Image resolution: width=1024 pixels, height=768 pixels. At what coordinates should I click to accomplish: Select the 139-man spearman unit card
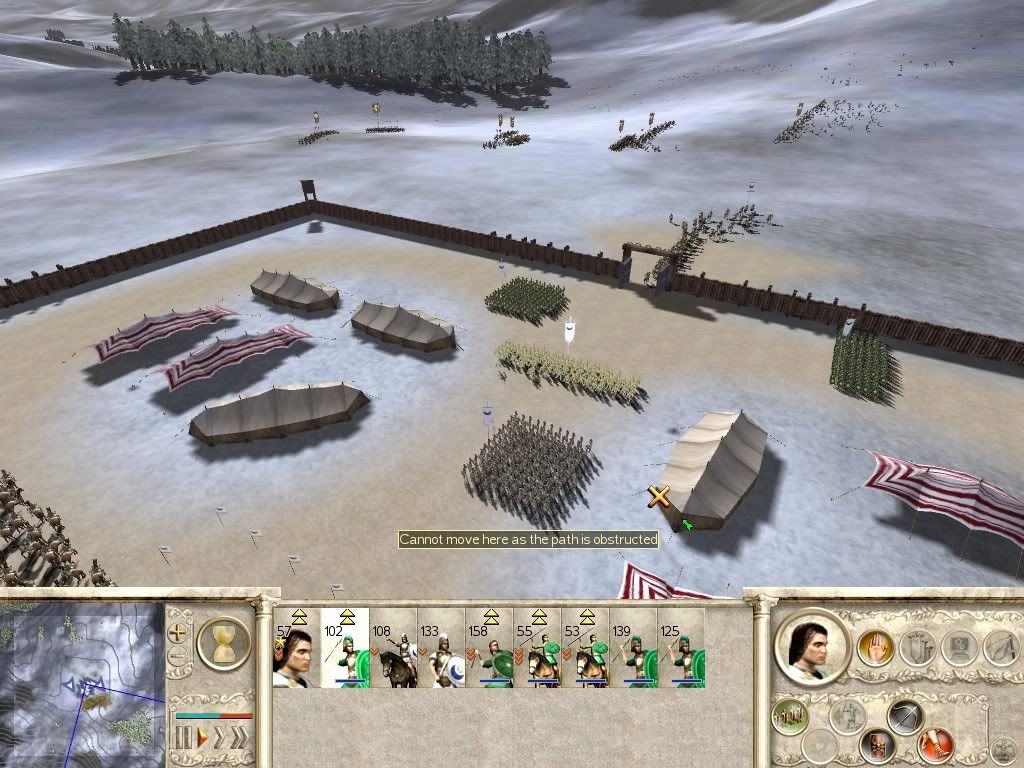[633, 648]
